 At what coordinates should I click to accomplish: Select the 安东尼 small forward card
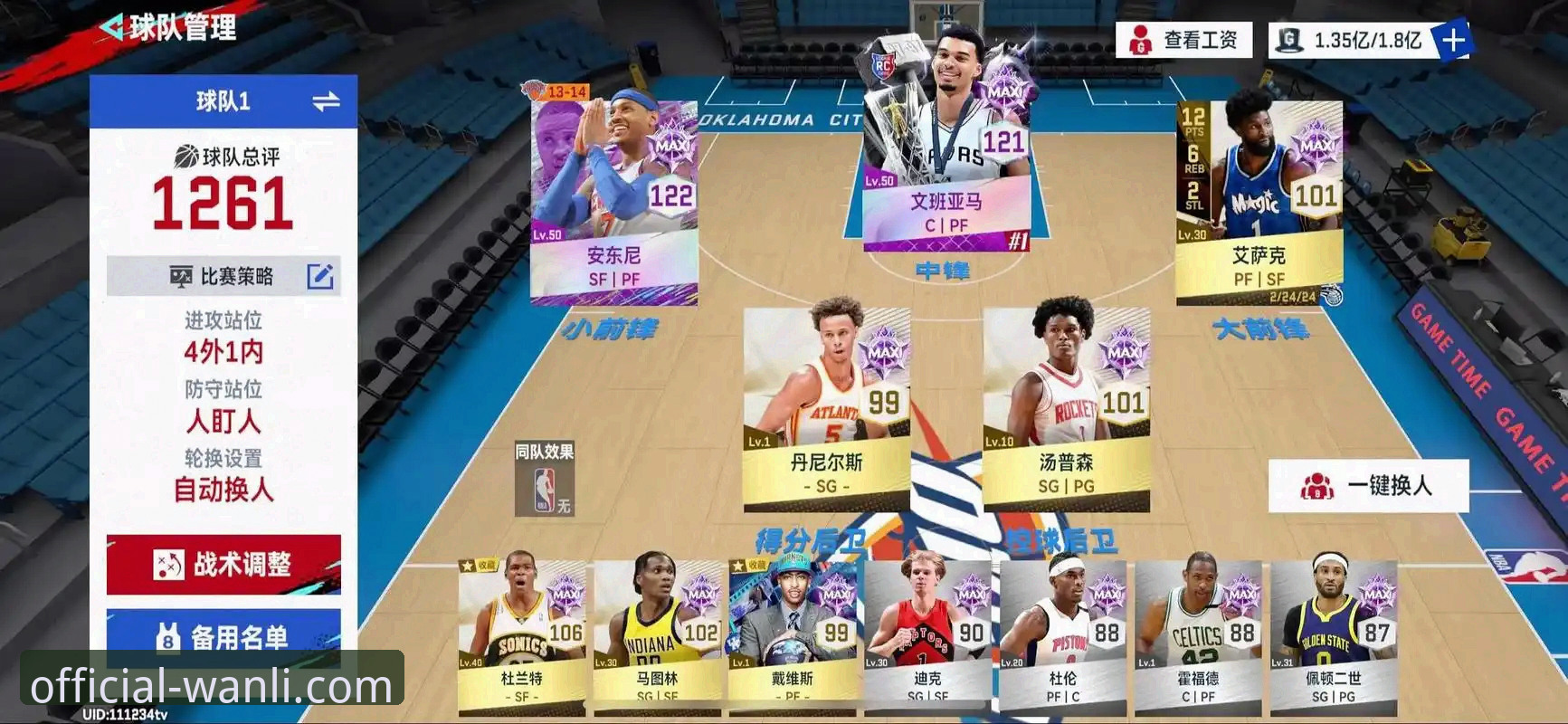pos(613,199)
